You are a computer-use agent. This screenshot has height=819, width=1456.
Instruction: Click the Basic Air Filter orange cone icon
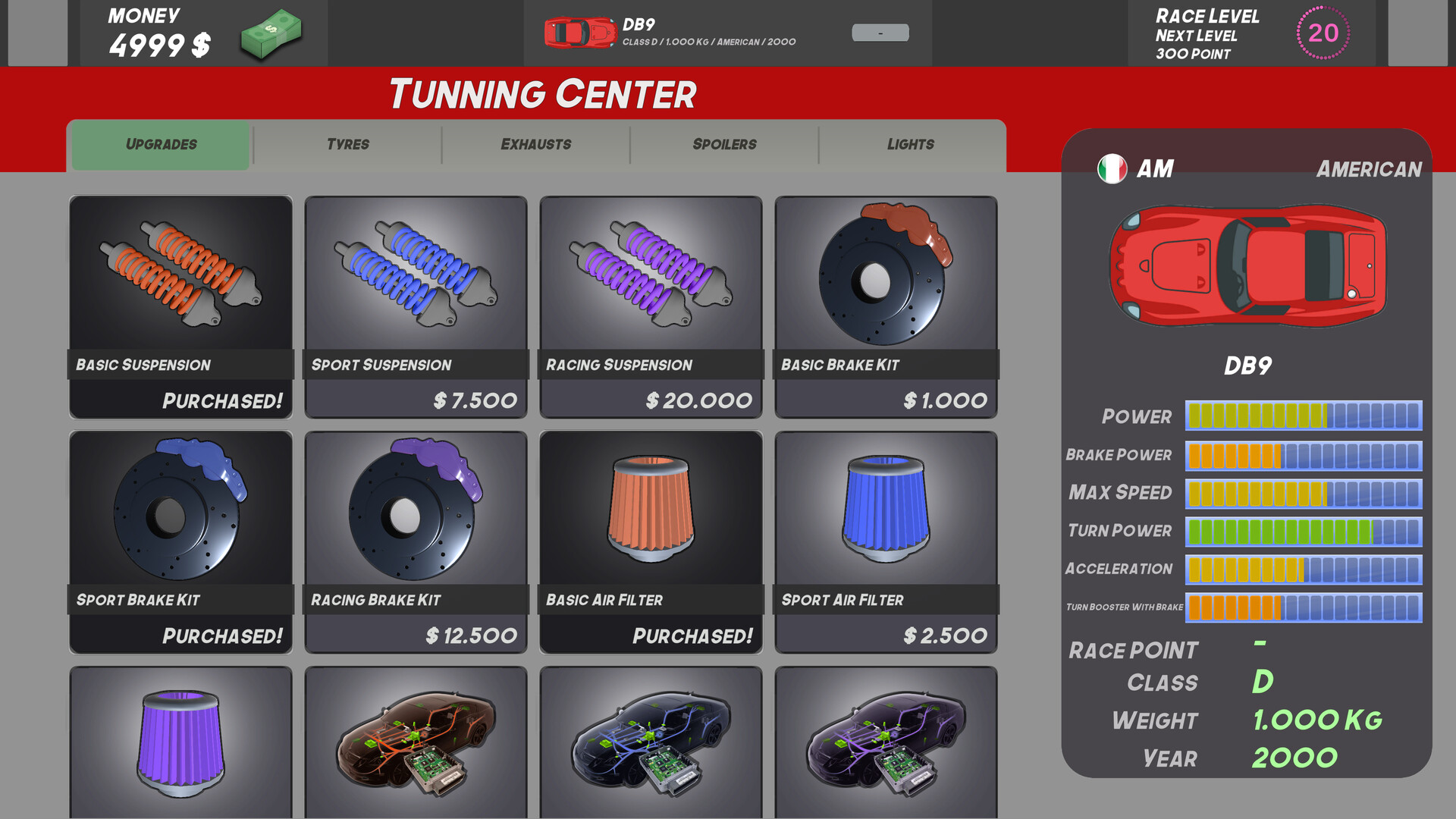pyautogui.click(x=649, y=508)
